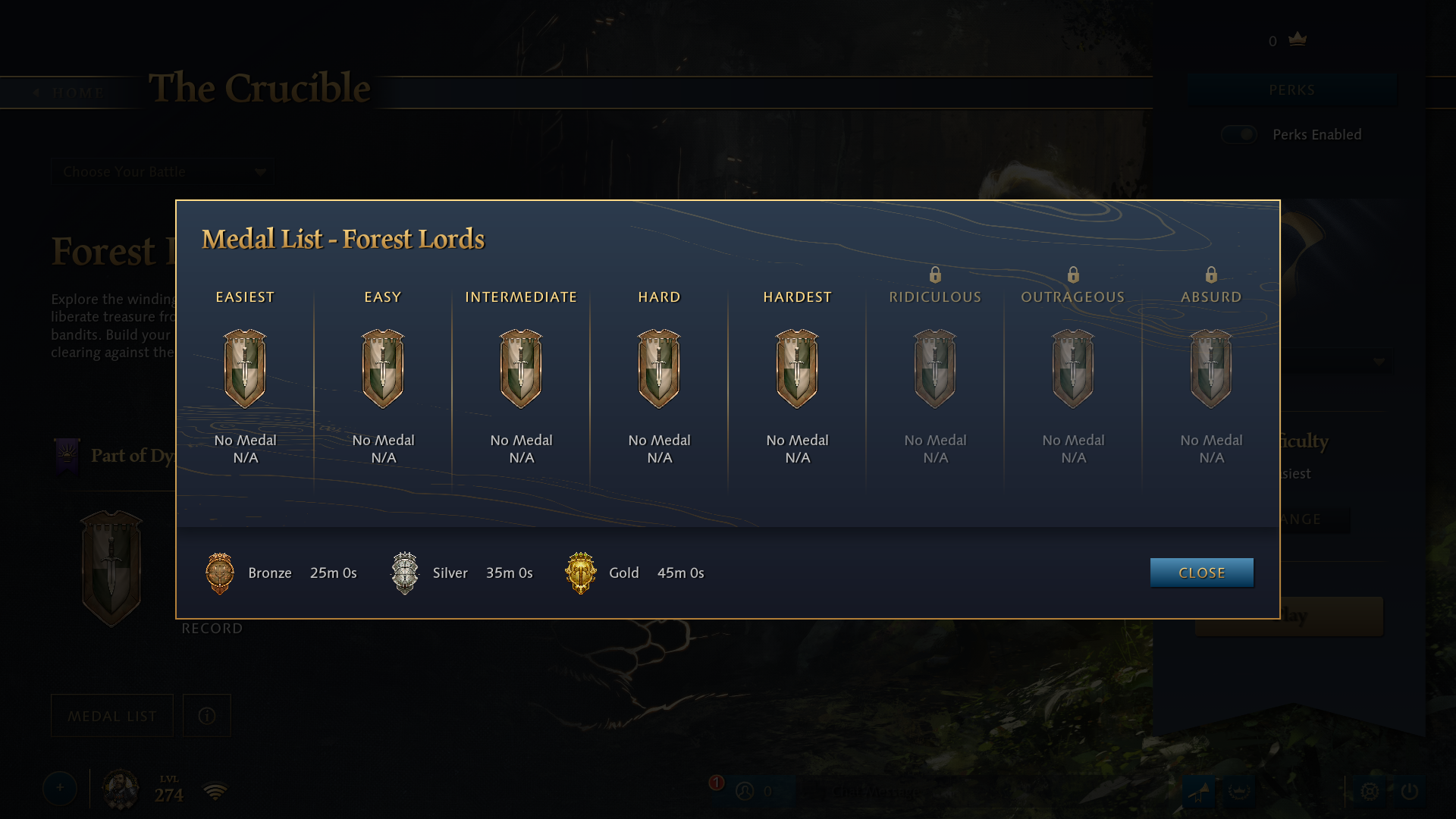Viewport: 1456px width, 819px height.
Task: Open the Medal List button
Action: (x=112, y=716)
